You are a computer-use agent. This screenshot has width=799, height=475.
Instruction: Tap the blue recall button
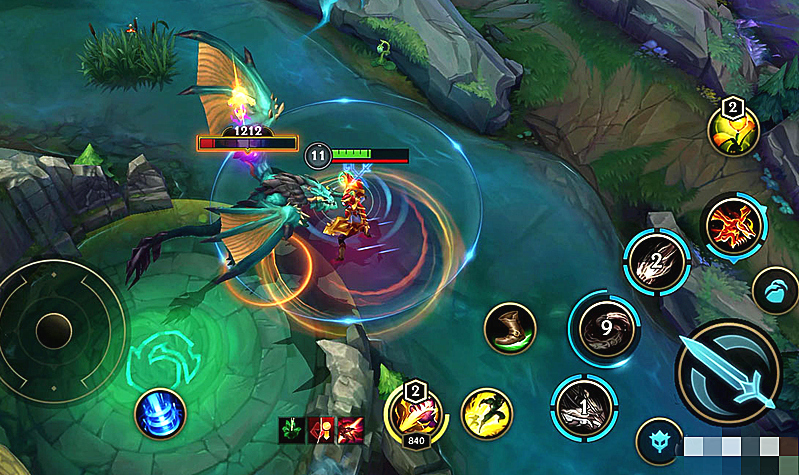click(x=160, y=411)
